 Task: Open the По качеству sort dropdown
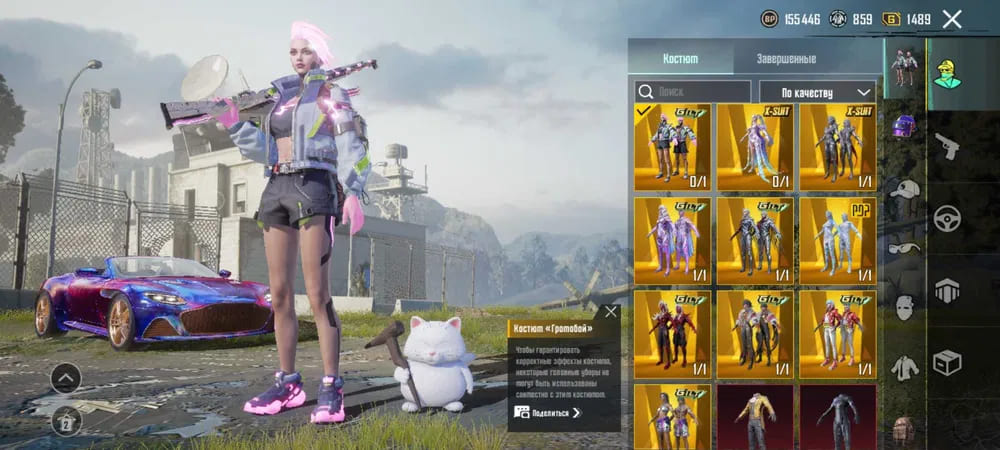pyautogui.click(x=817, y=92)
